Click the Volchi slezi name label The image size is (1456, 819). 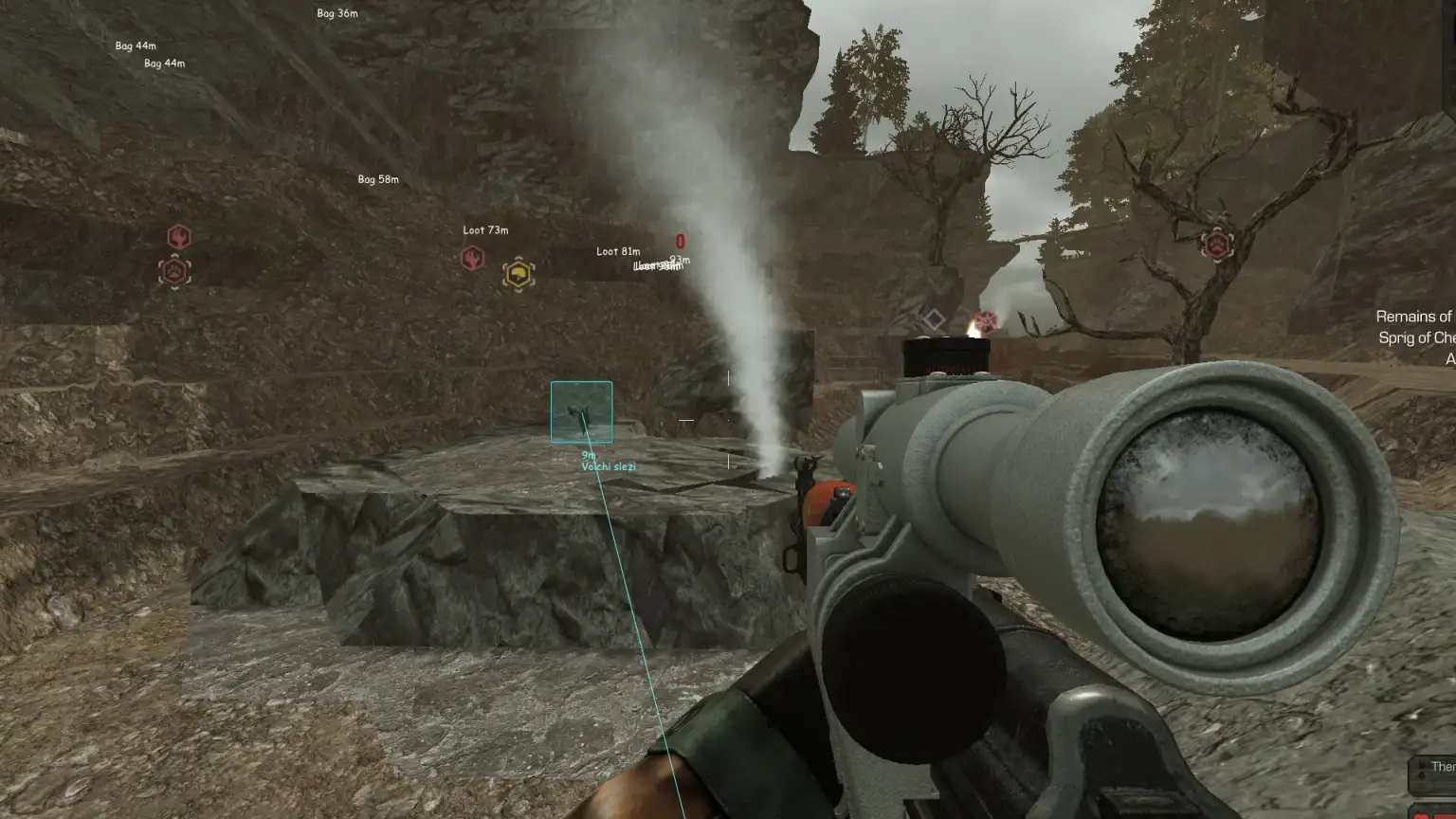click(608, 465)
